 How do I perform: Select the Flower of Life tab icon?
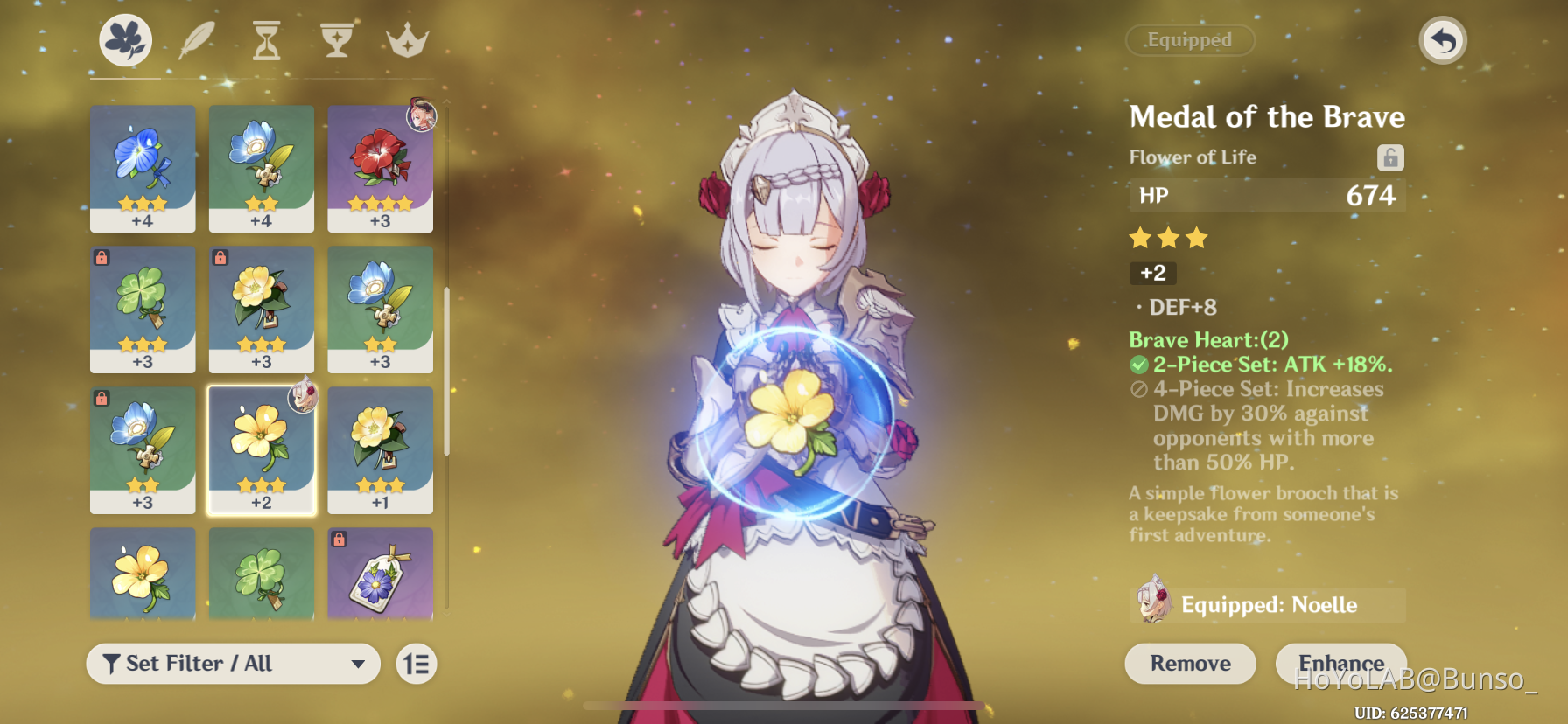tap(125, 39)
